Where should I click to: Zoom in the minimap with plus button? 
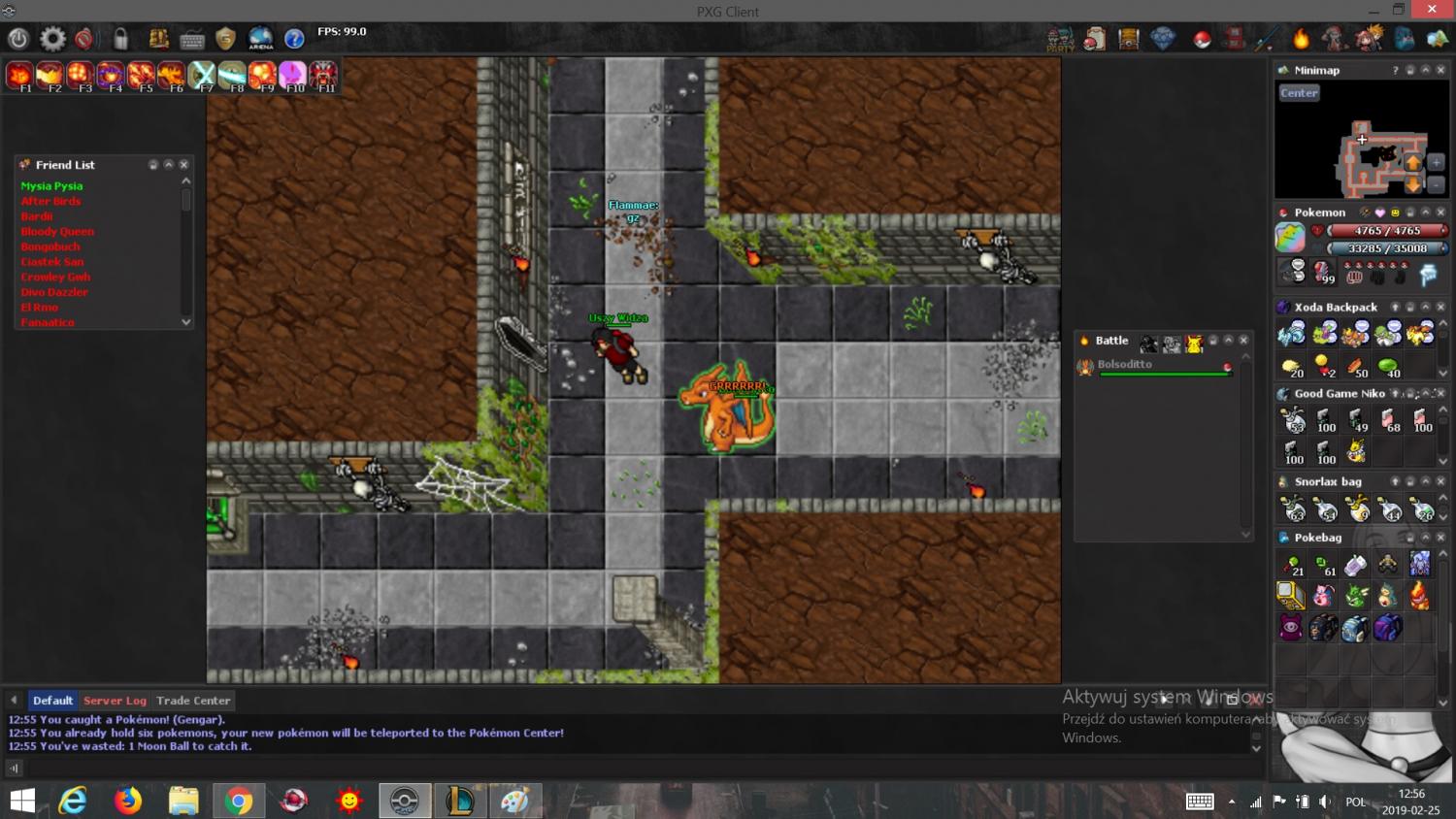[x=1437, y=162]
